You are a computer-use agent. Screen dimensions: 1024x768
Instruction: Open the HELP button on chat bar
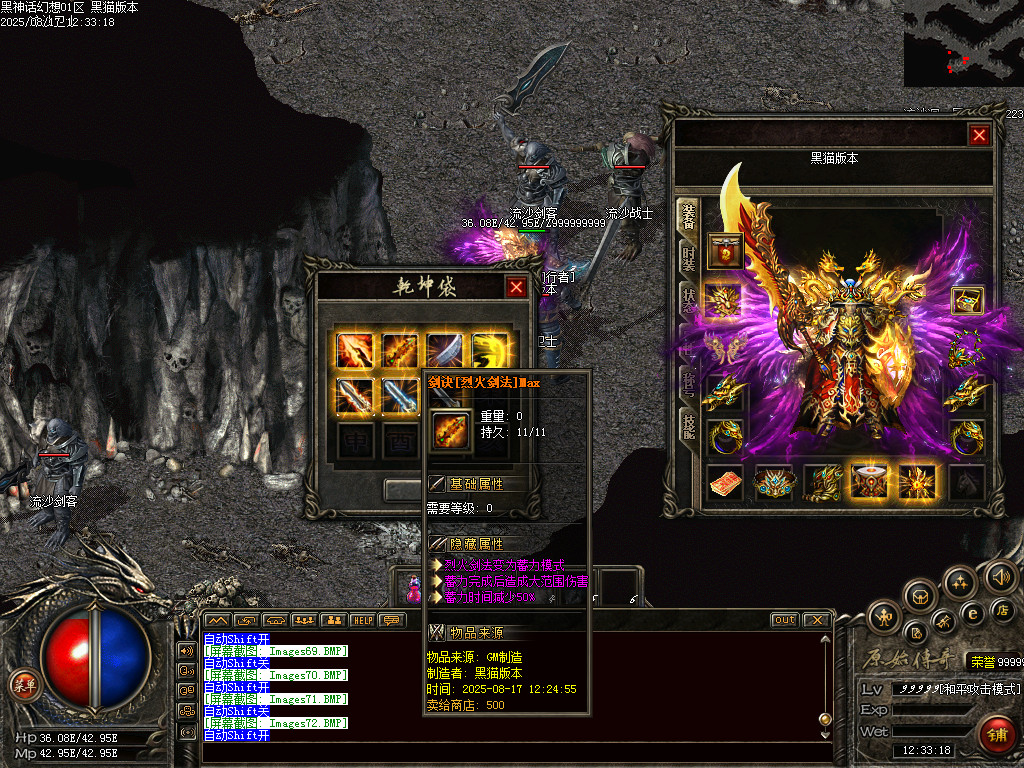(x=361, y=620)
